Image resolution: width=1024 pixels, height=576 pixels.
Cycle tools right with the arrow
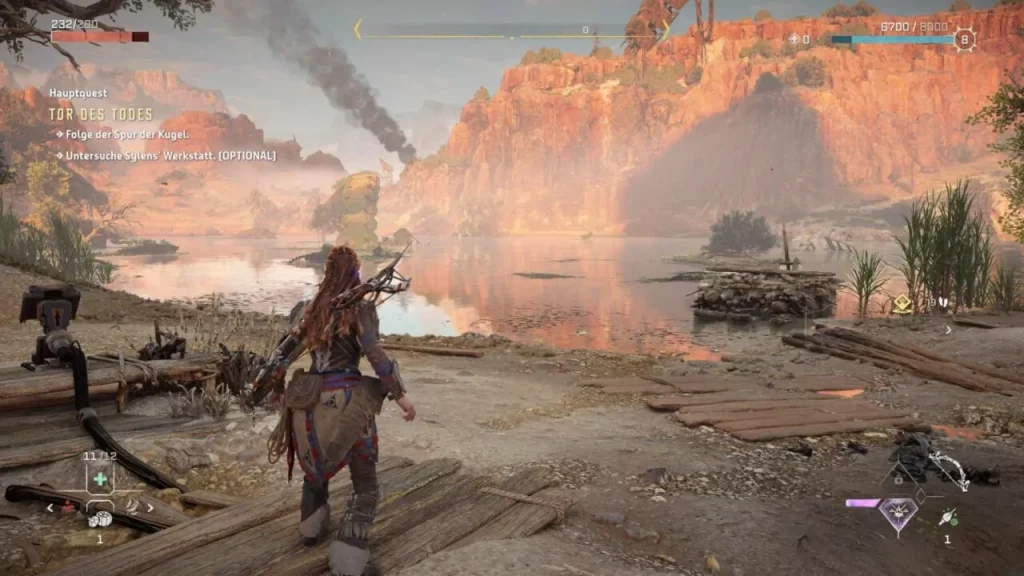coord(150,508)
